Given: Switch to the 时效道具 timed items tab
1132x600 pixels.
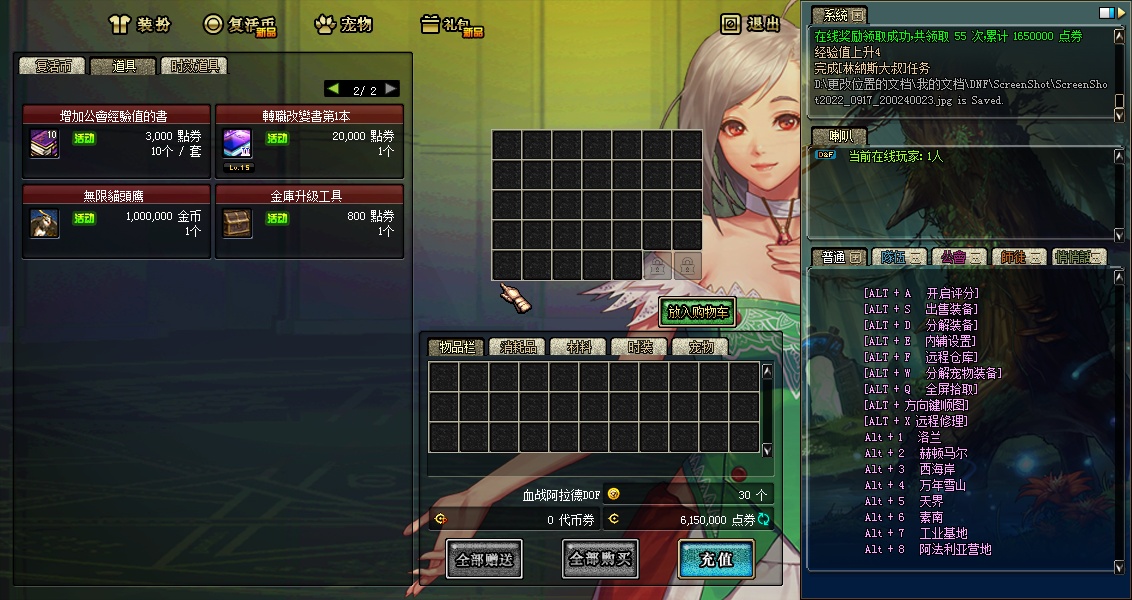Looking at the screenshot, I should click(x=195, y=66).
